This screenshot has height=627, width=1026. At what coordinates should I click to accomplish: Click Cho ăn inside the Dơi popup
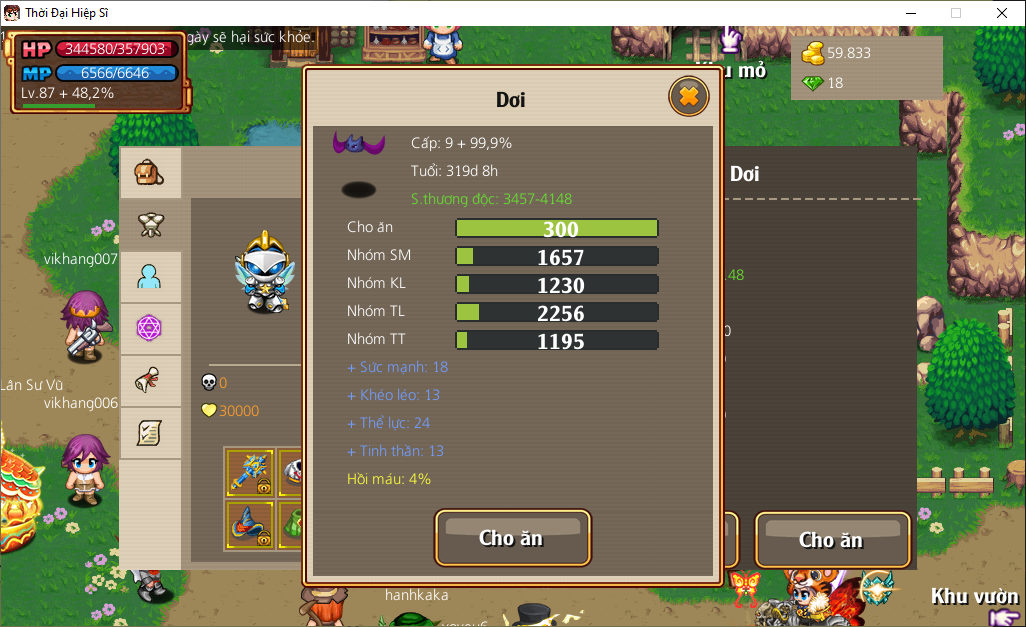click(512, 538)
